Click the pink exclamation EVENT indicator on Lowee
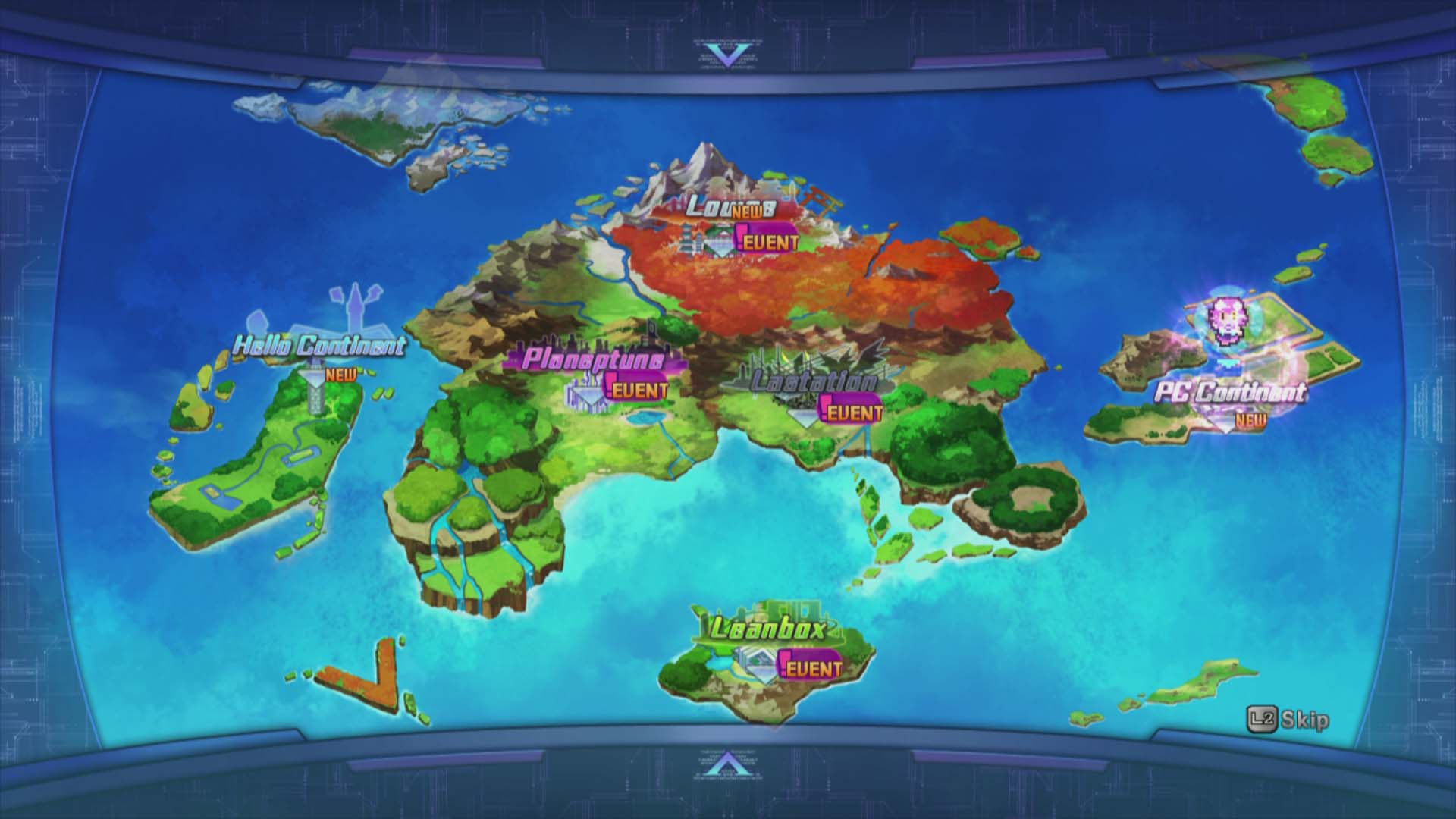 (740, 235)
